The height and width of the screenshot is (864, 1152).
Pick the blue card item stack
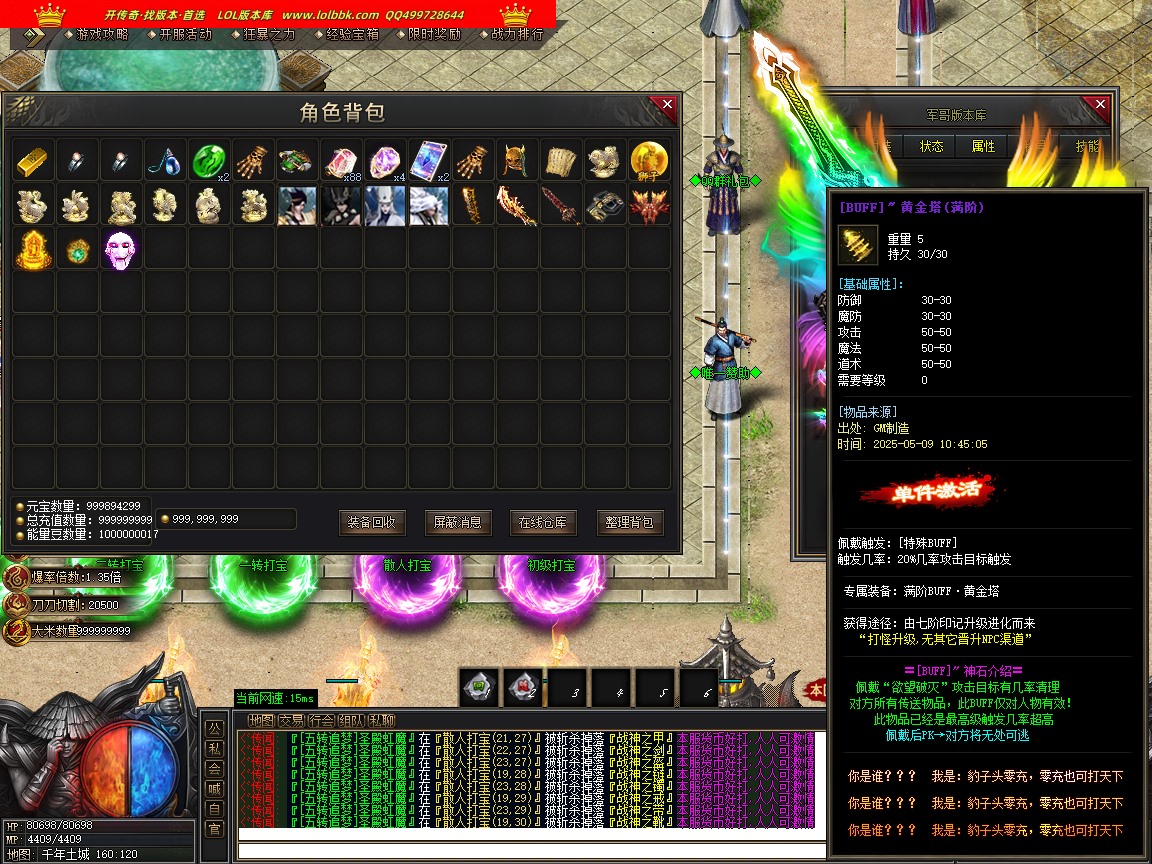tap(428, 160)
